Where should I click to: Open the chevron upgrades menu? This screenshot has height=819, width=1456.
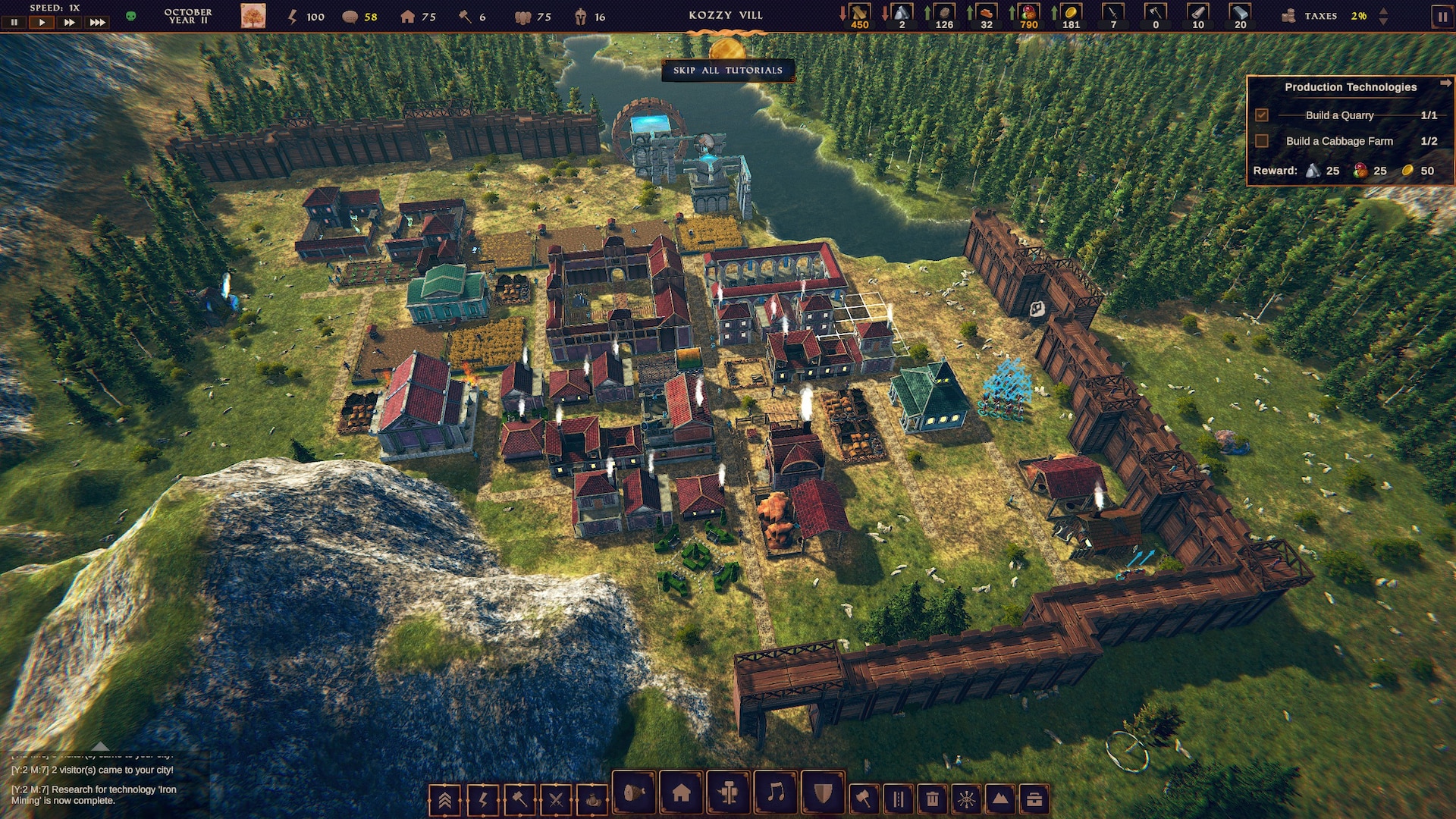pyautogui.click(x=445, y=799)
